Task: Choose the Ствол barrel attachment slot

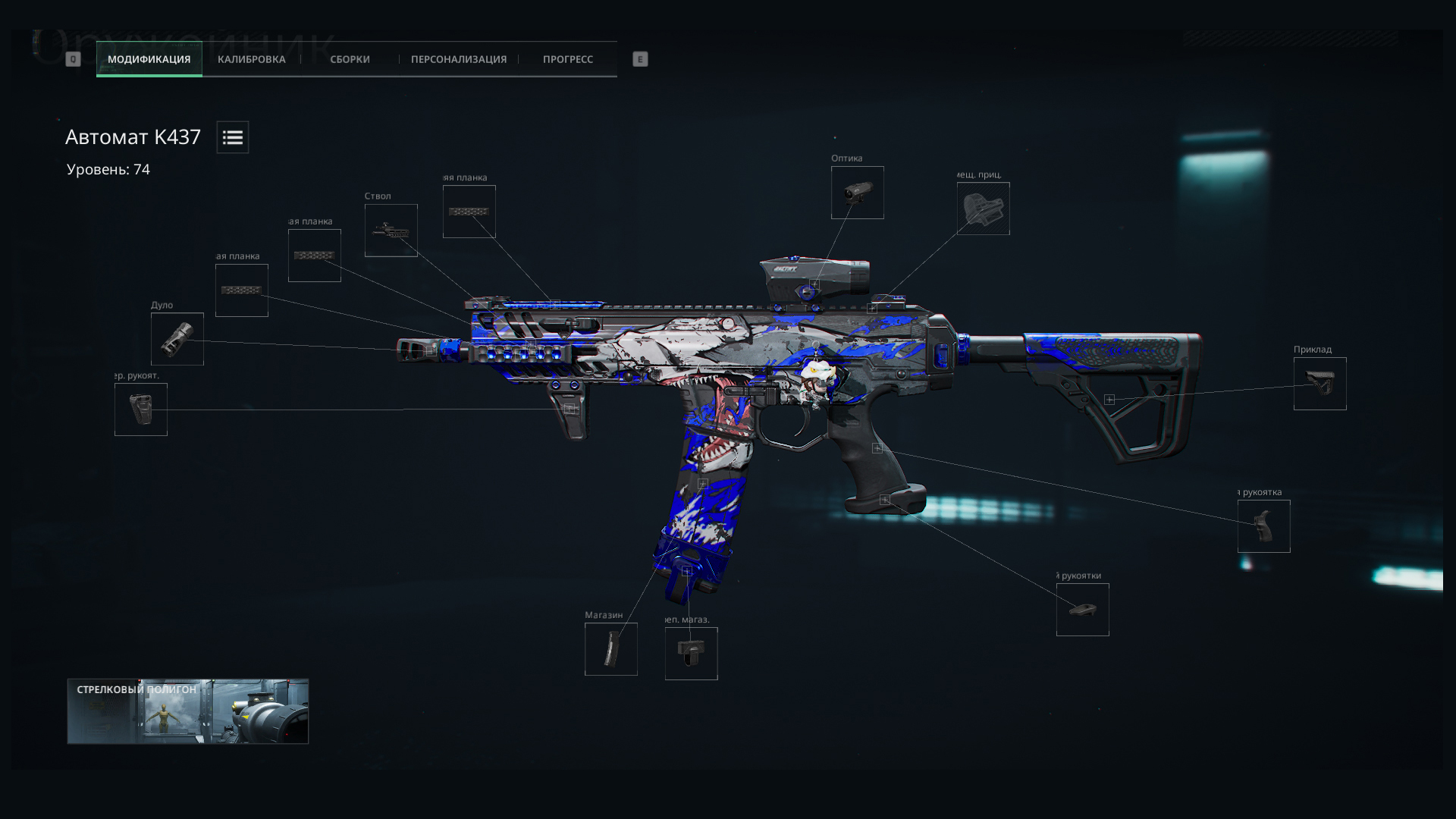Action: click(391, 231)
